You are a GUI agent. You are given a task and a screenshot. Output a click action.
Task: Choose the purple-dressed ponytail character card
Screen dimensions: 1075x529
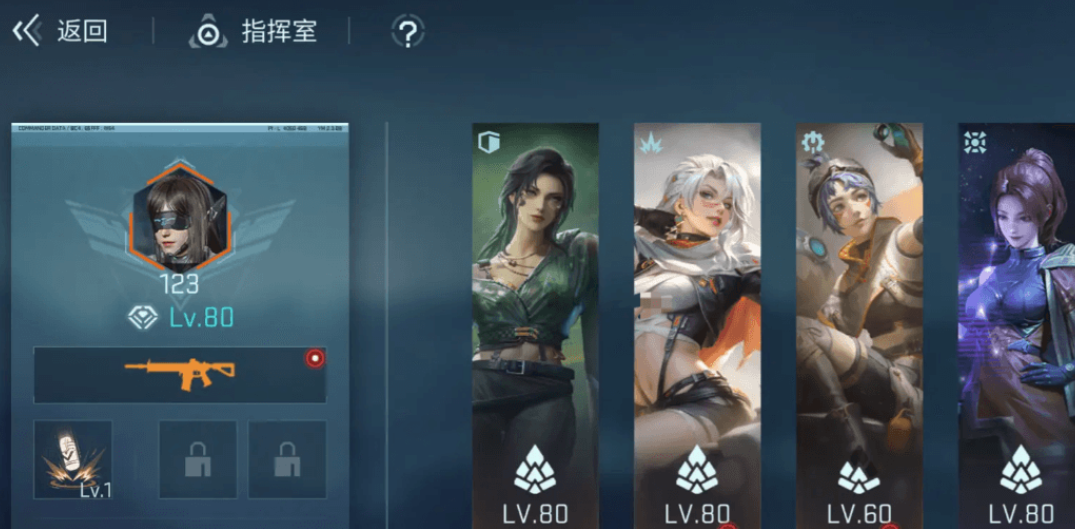[1017, 320]
